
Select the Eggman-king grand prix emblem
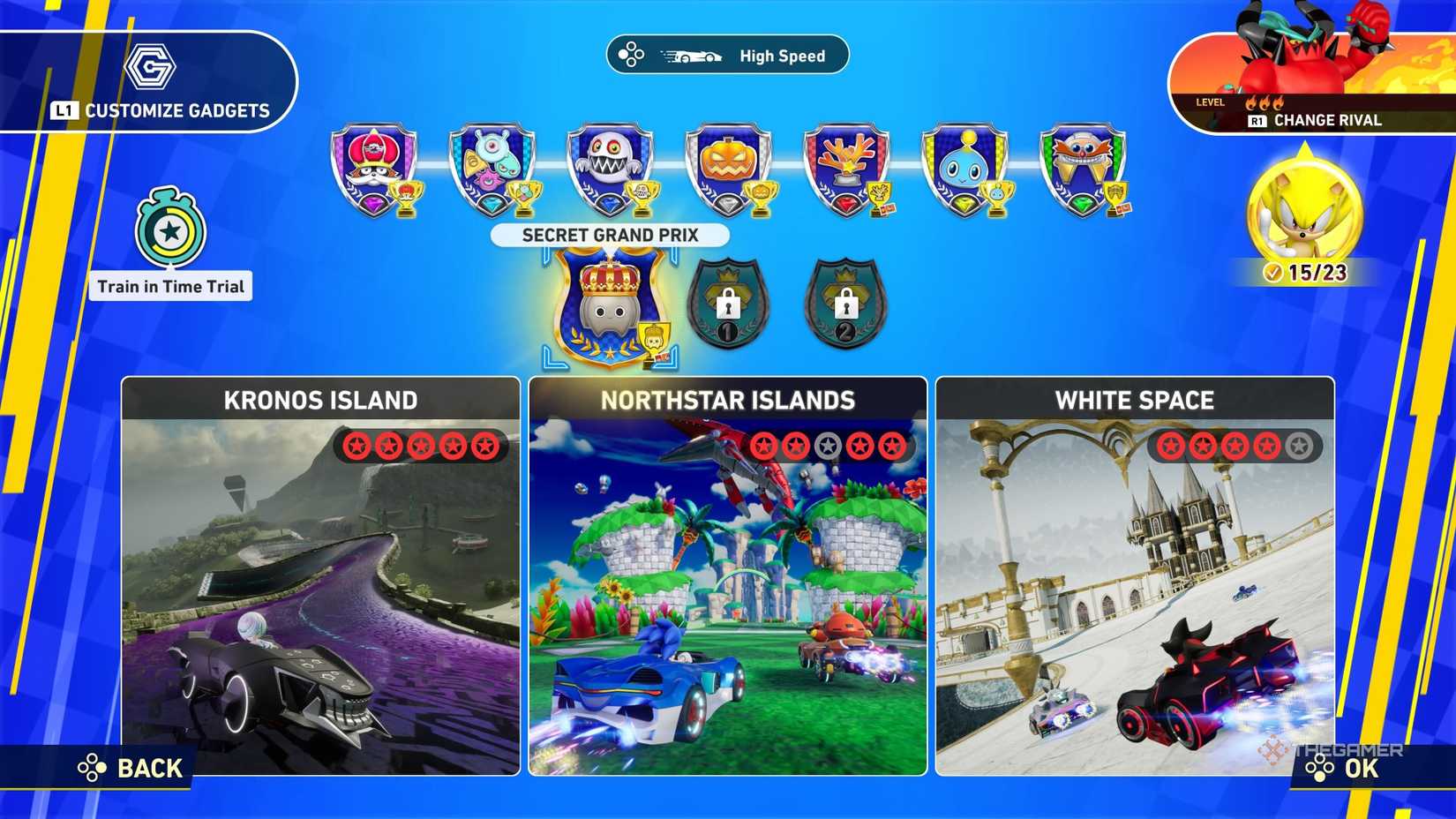(x=374, y=169)
